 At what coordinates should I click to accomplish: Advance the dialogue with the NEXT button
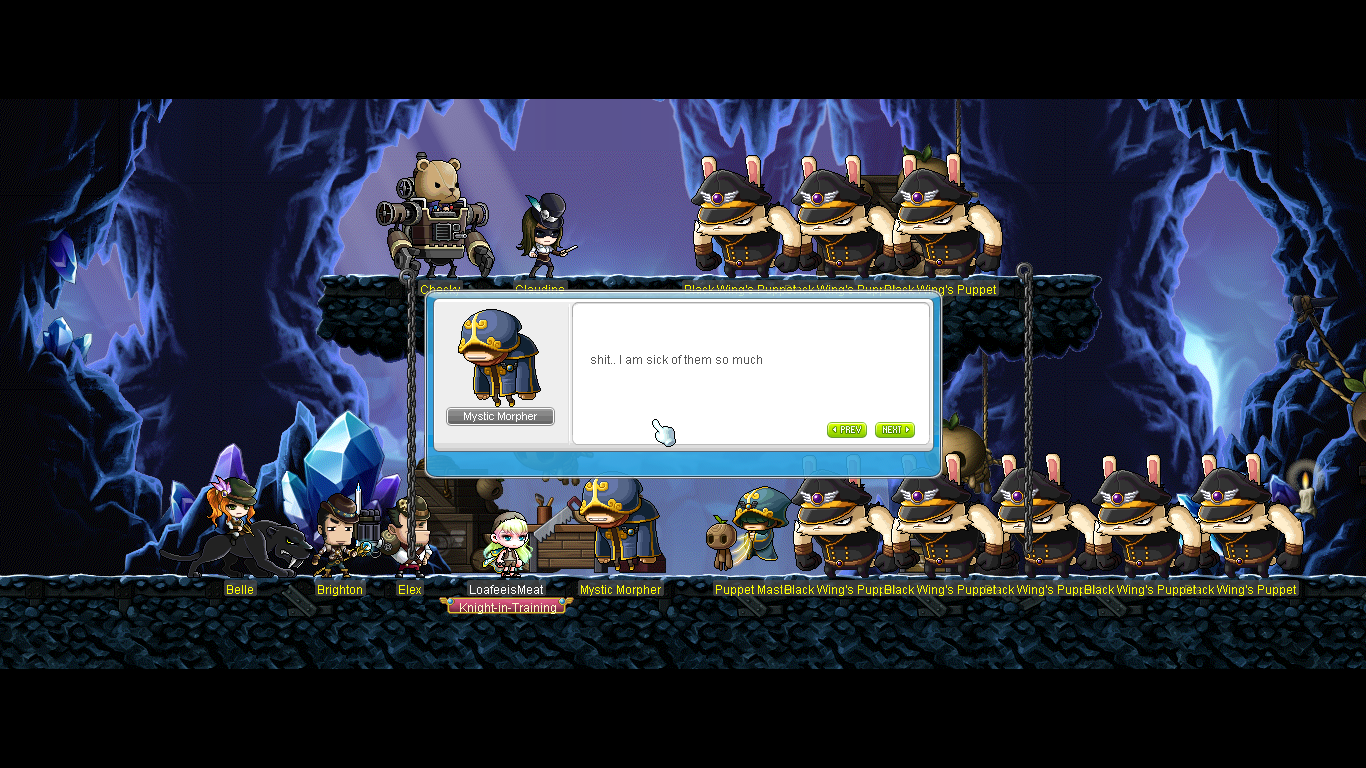[x=893, y=430]
